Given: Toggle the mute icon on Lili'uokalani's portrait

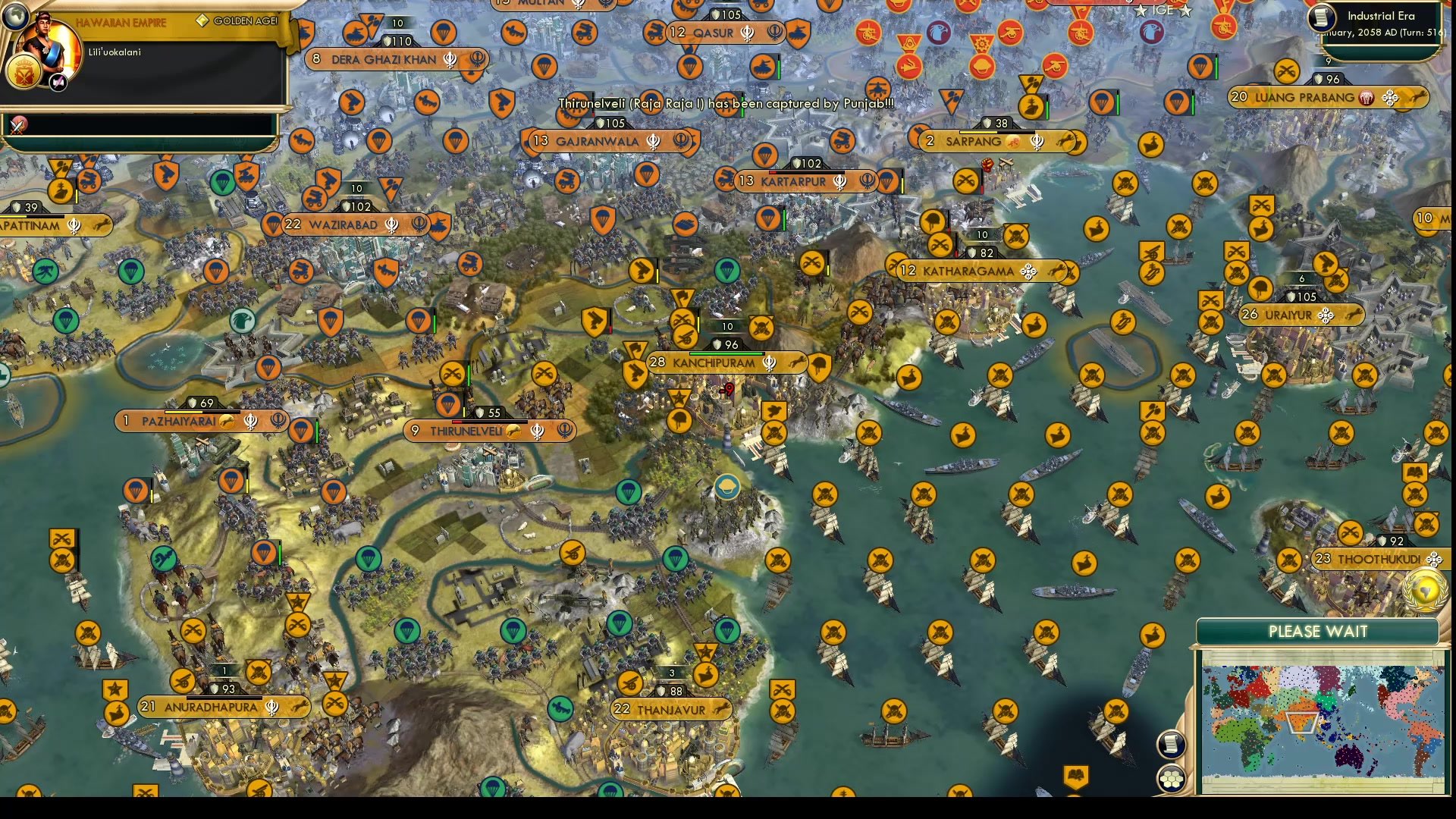Looking at the screenshot, I should click(58, 82).
